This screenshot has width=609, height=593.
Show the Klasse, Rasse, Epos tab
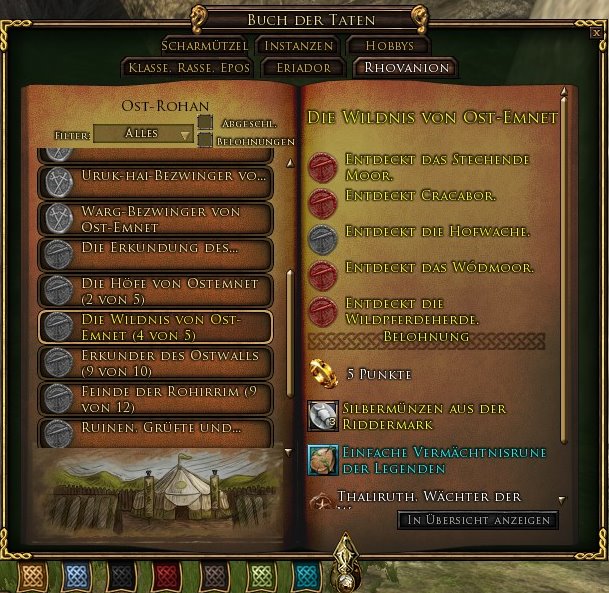pos(187,68)
